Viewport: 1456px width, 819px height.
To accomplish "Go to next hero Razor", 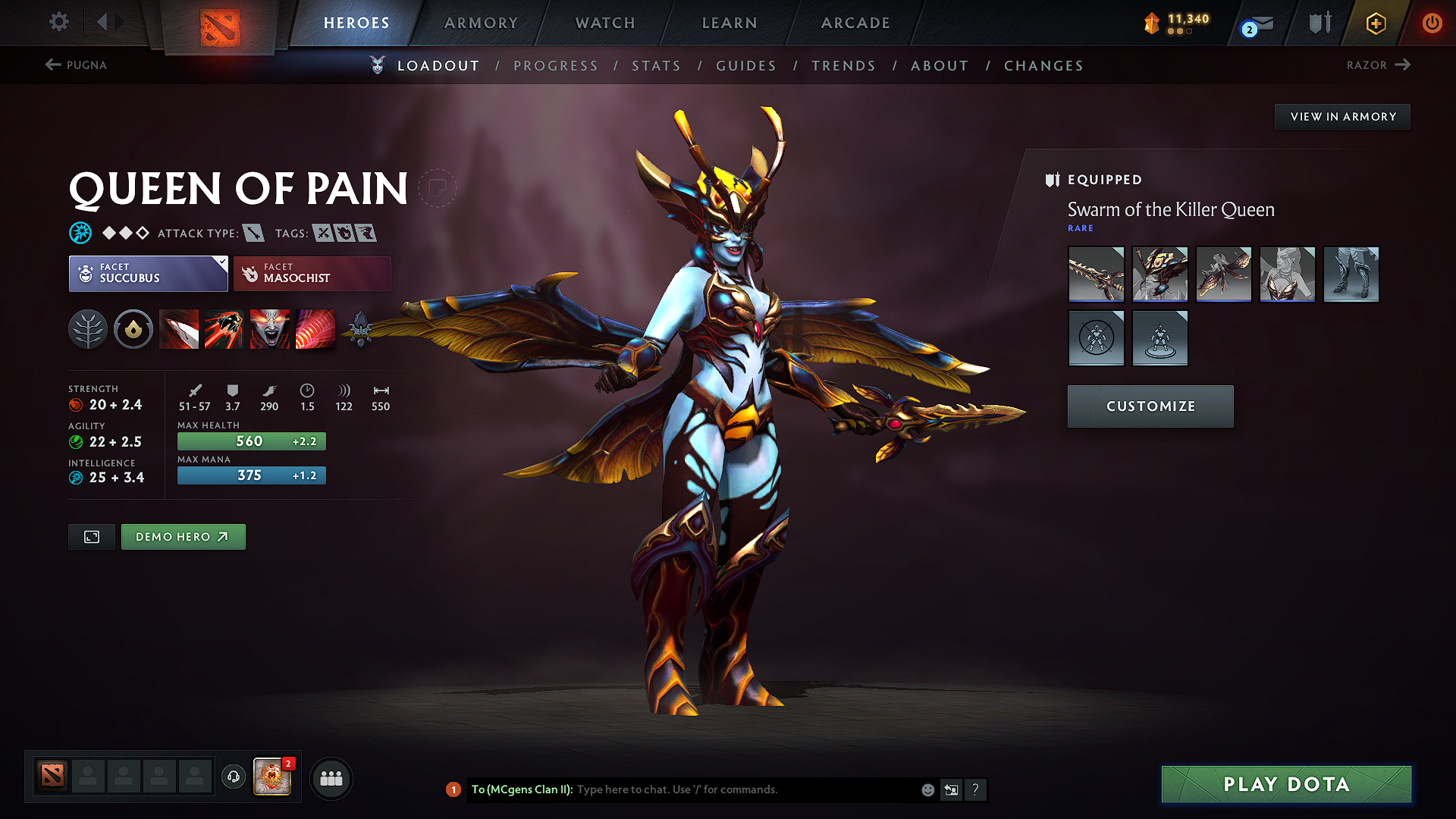I will 1377,65.
